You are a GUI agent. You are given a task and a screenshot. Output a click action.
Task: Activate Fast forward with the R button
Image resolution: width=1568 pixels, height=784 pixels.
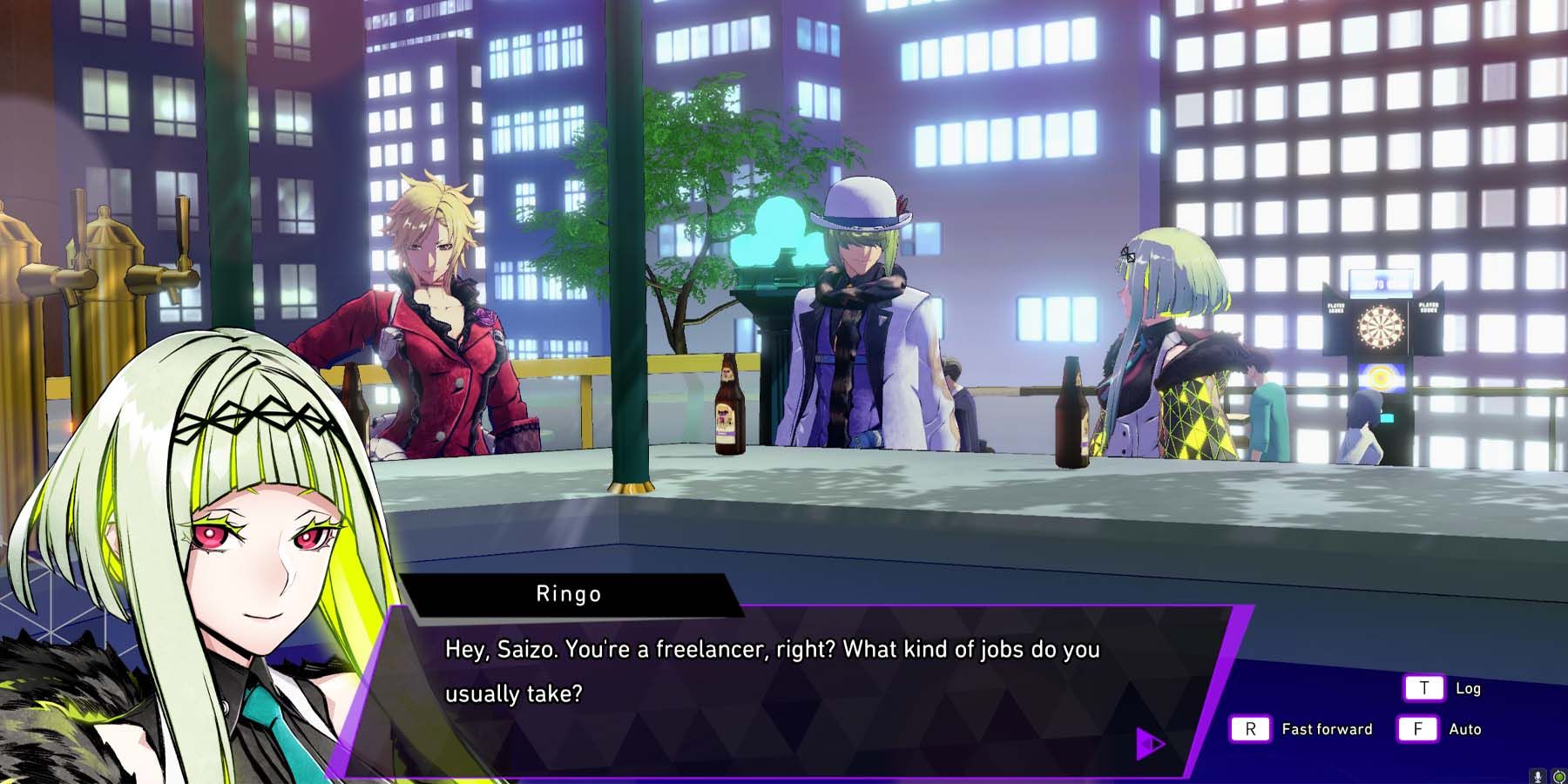[x=1252, y=729]
